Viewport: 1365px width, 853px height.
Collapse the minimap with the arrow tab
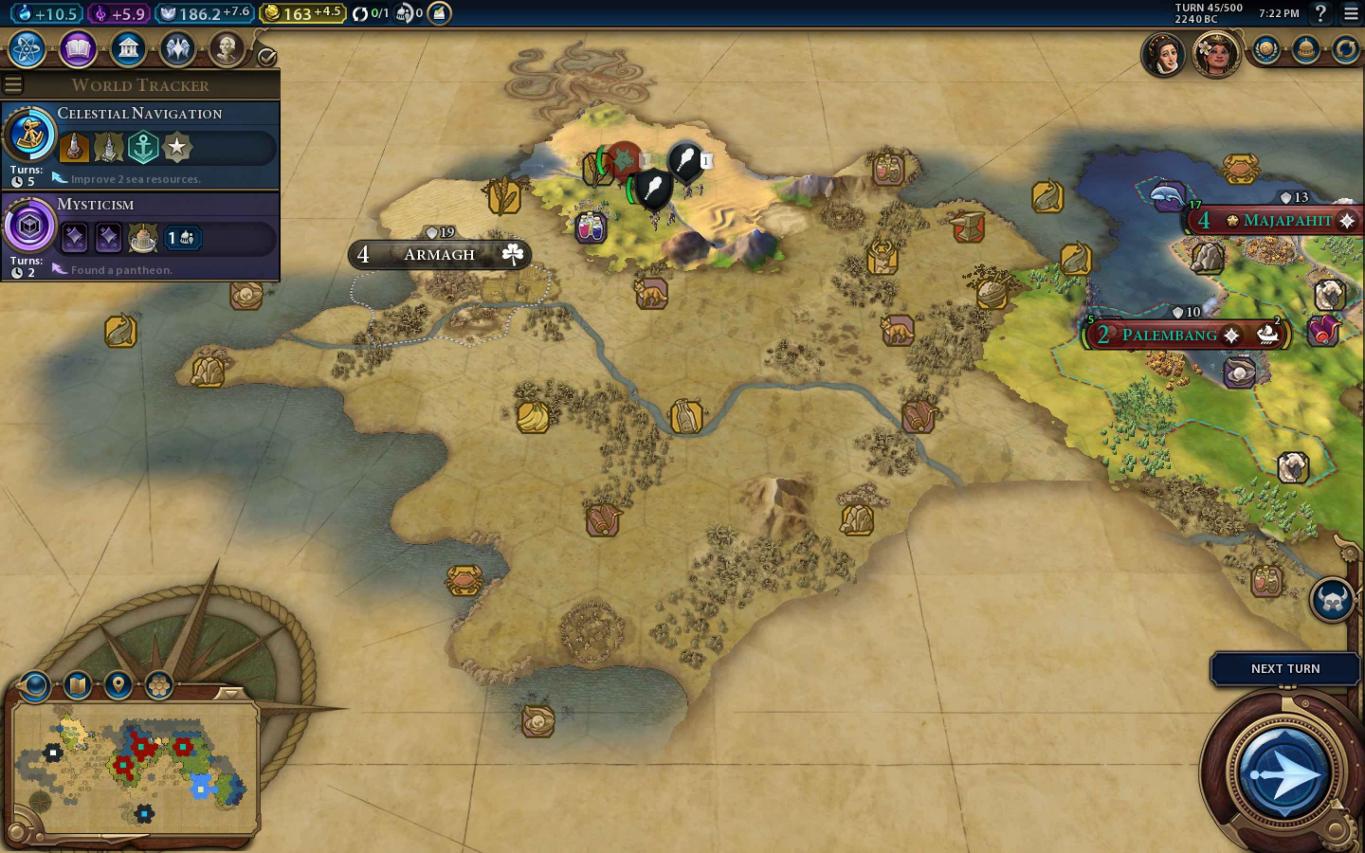231,693
